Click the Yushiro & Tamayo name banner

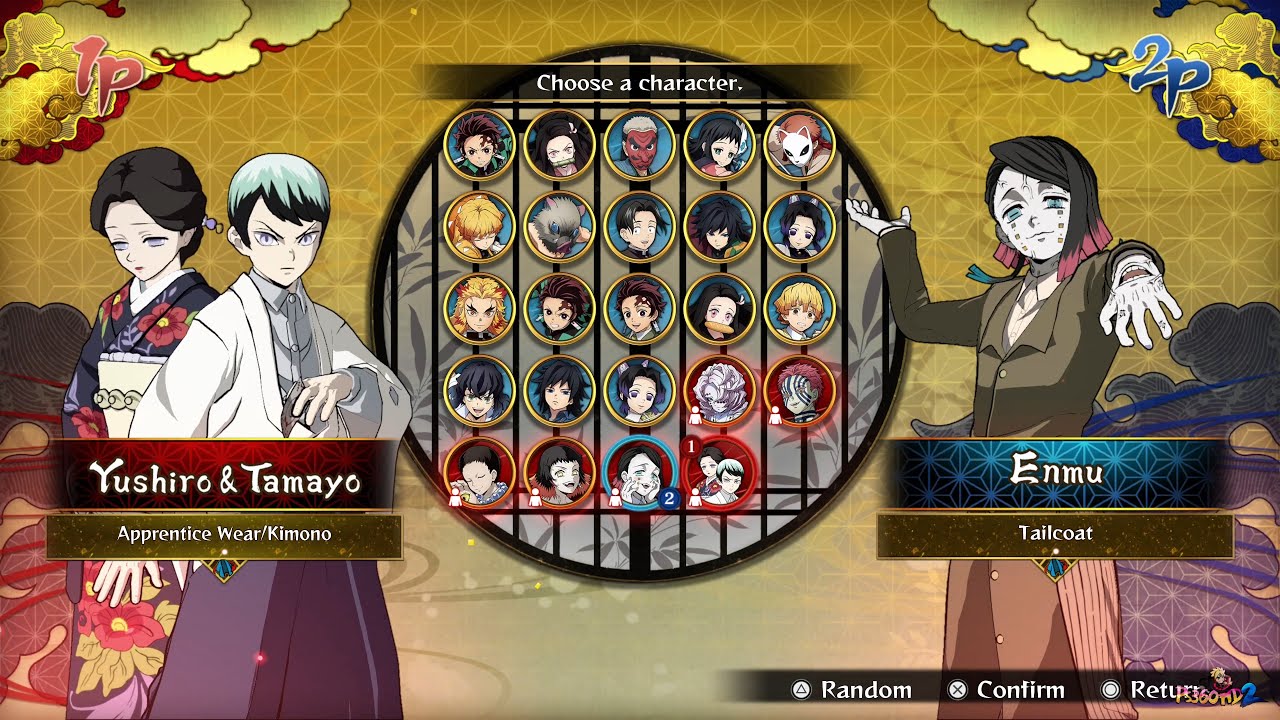coord(226,481)
